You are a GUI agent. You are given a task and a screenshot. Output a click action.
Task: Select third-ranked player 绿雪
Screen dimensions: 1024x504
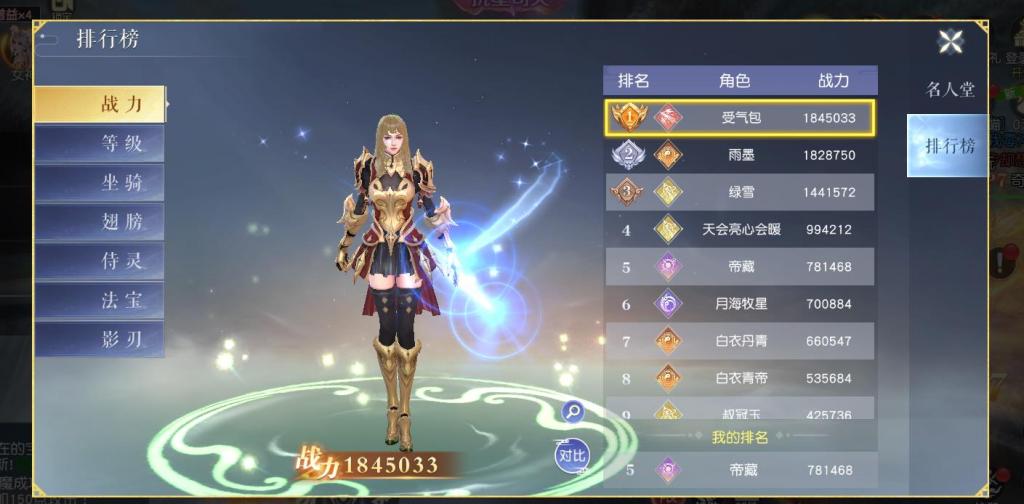[740, 192]
